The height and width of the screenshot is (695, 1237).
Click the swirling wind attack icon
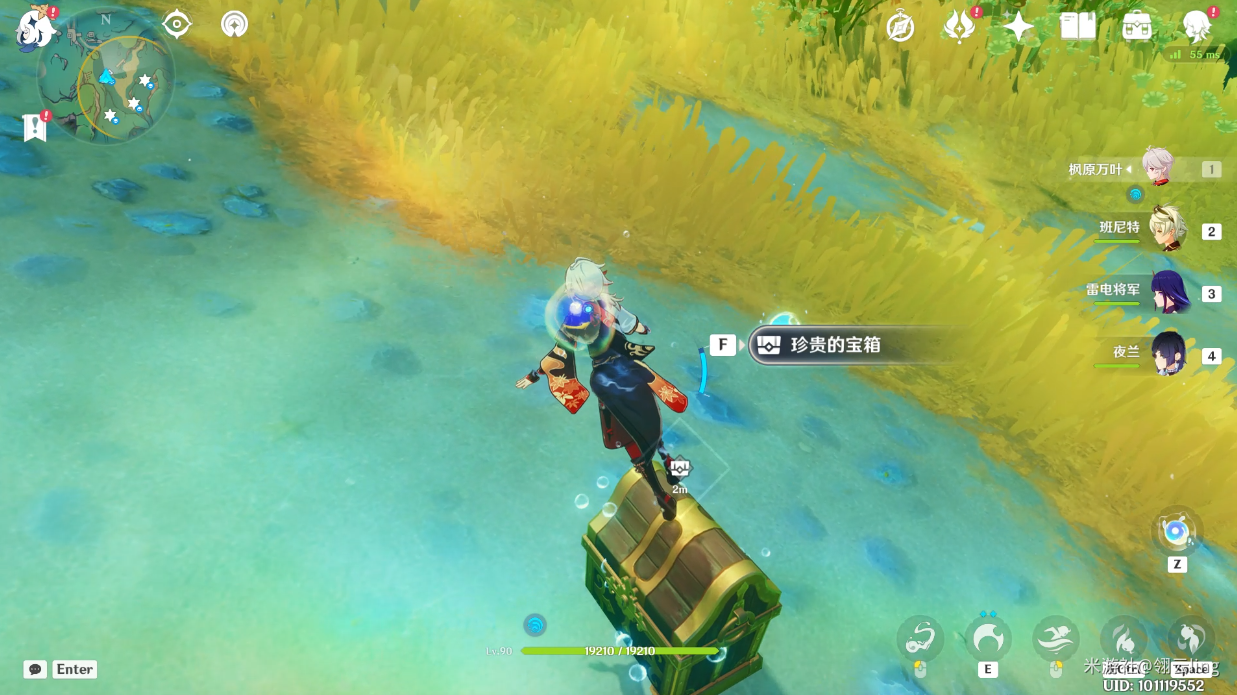point(920,638)
